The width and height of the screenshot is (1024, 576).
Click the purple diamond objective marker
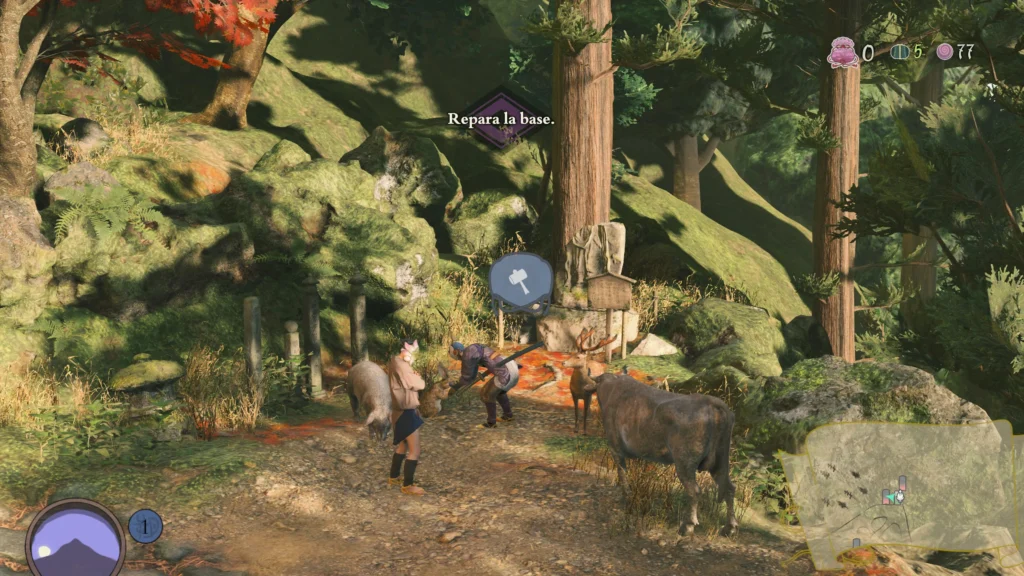pyautogui.click(x=500, y=120)
